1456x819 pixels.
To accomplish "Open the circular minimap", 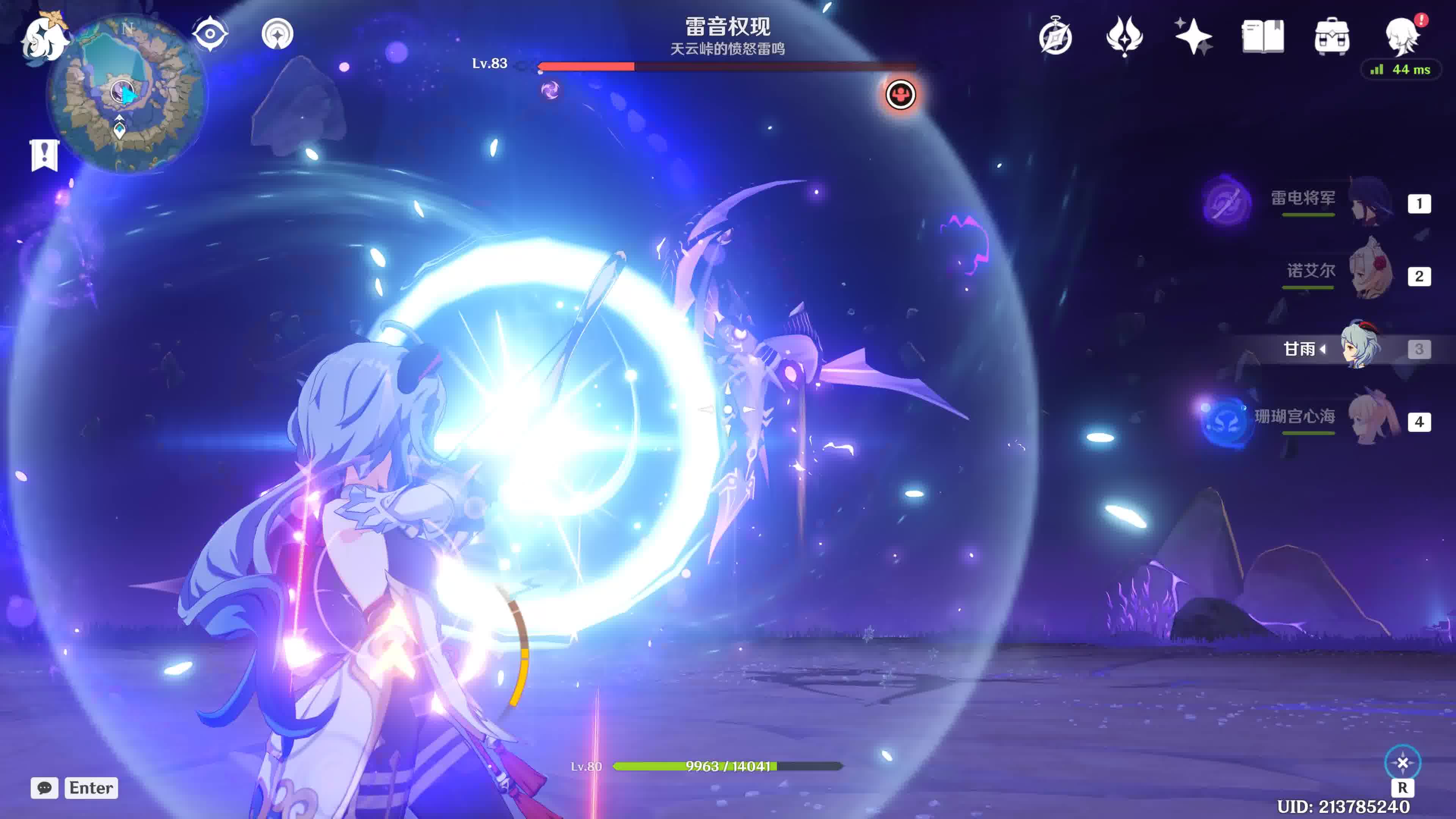I will (x=127, y=93).
